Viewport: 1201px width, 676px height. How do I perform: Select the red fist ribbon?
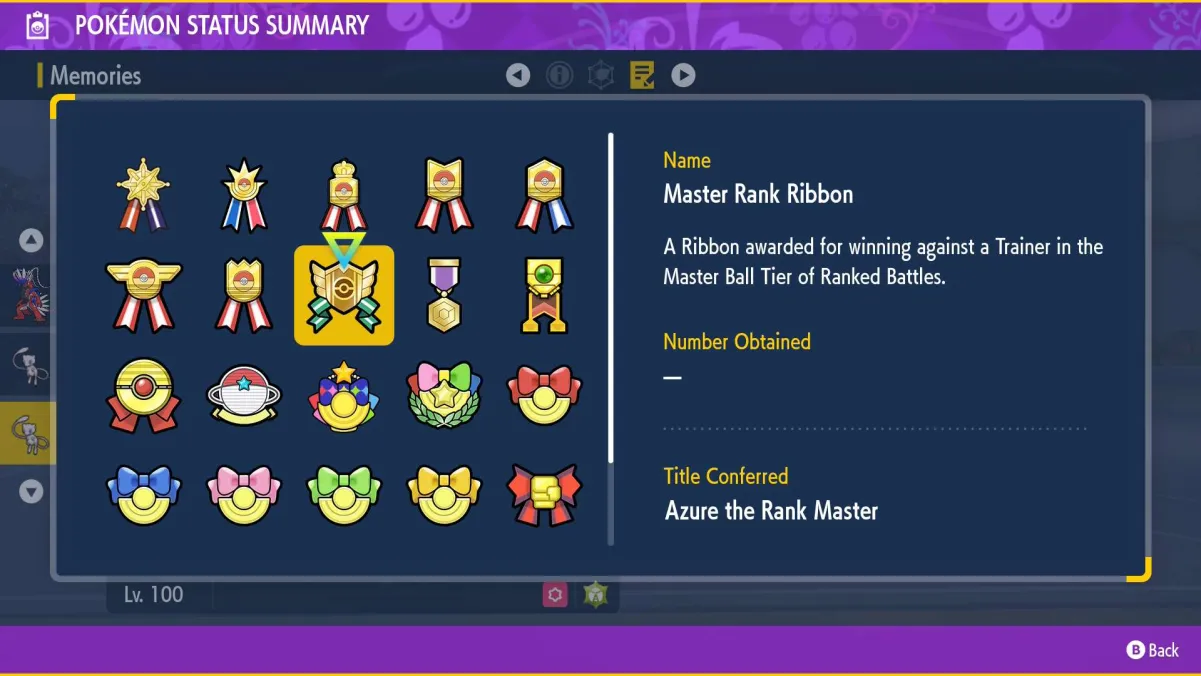point(544,494)
